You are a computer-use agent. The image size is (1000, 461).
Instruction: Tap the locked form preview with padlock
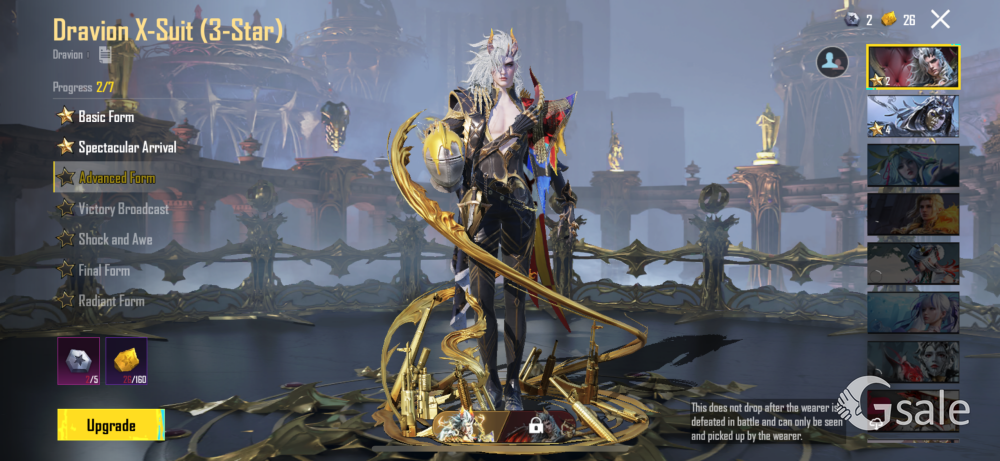pyautogui.click(x=536, y=425)
